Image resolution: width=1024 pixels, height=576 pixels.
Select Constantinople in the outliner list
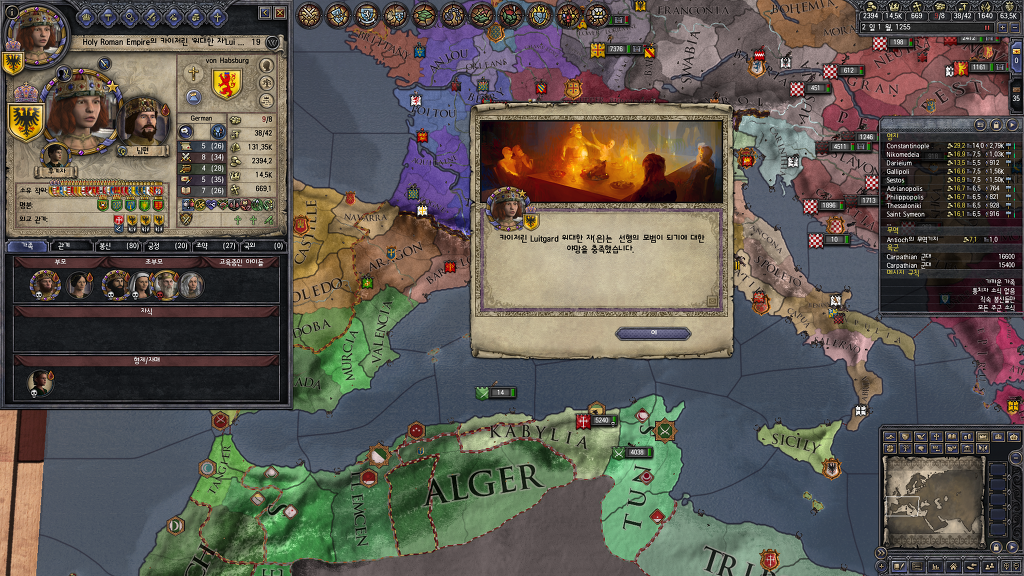[920, 146]
